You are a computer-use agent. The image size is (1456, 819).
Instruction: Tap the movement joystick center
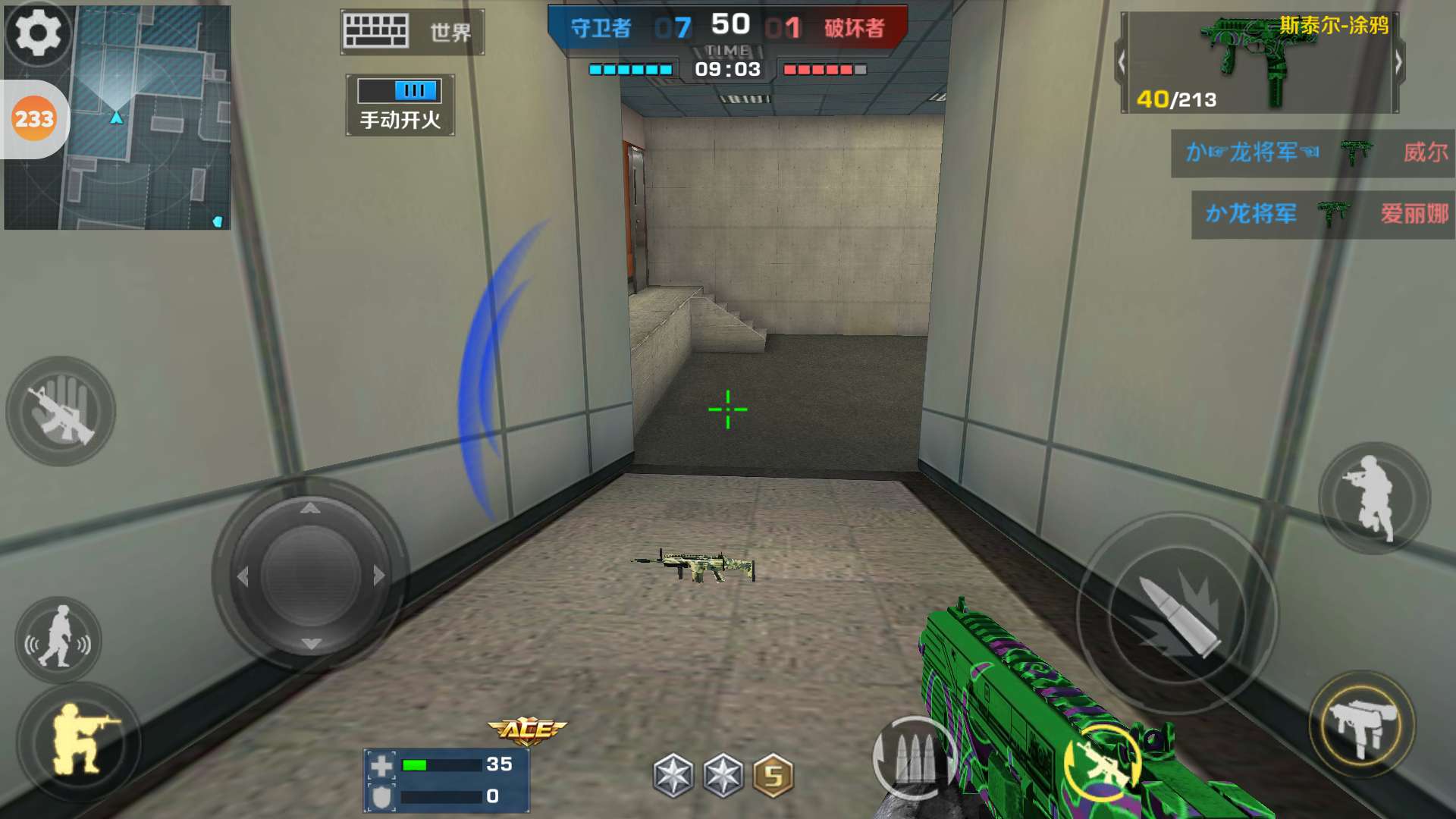click(x=310, y=576)
